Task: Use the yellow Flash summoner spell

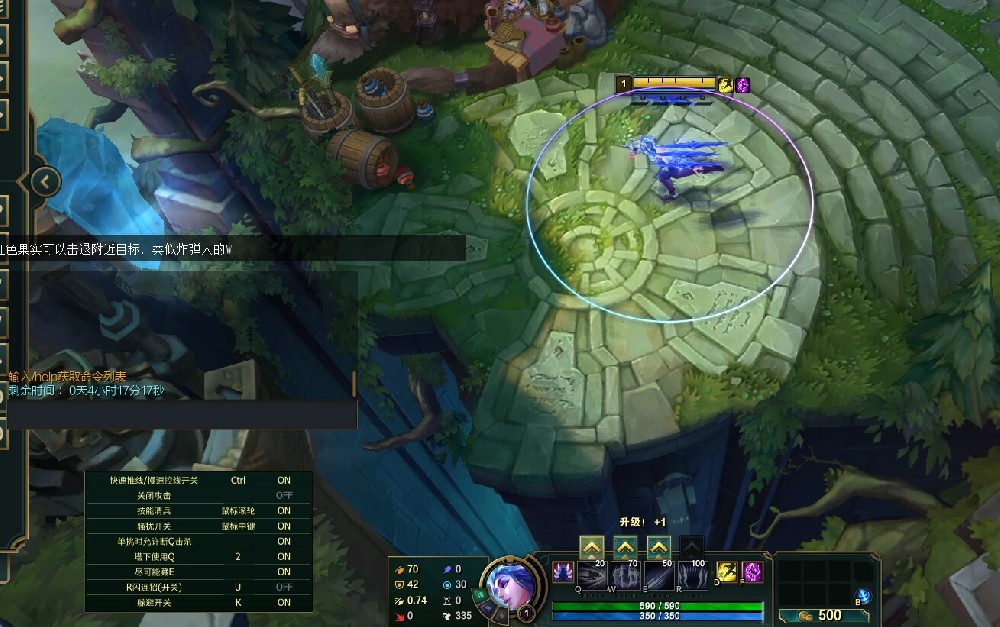Action: point(727,572)
